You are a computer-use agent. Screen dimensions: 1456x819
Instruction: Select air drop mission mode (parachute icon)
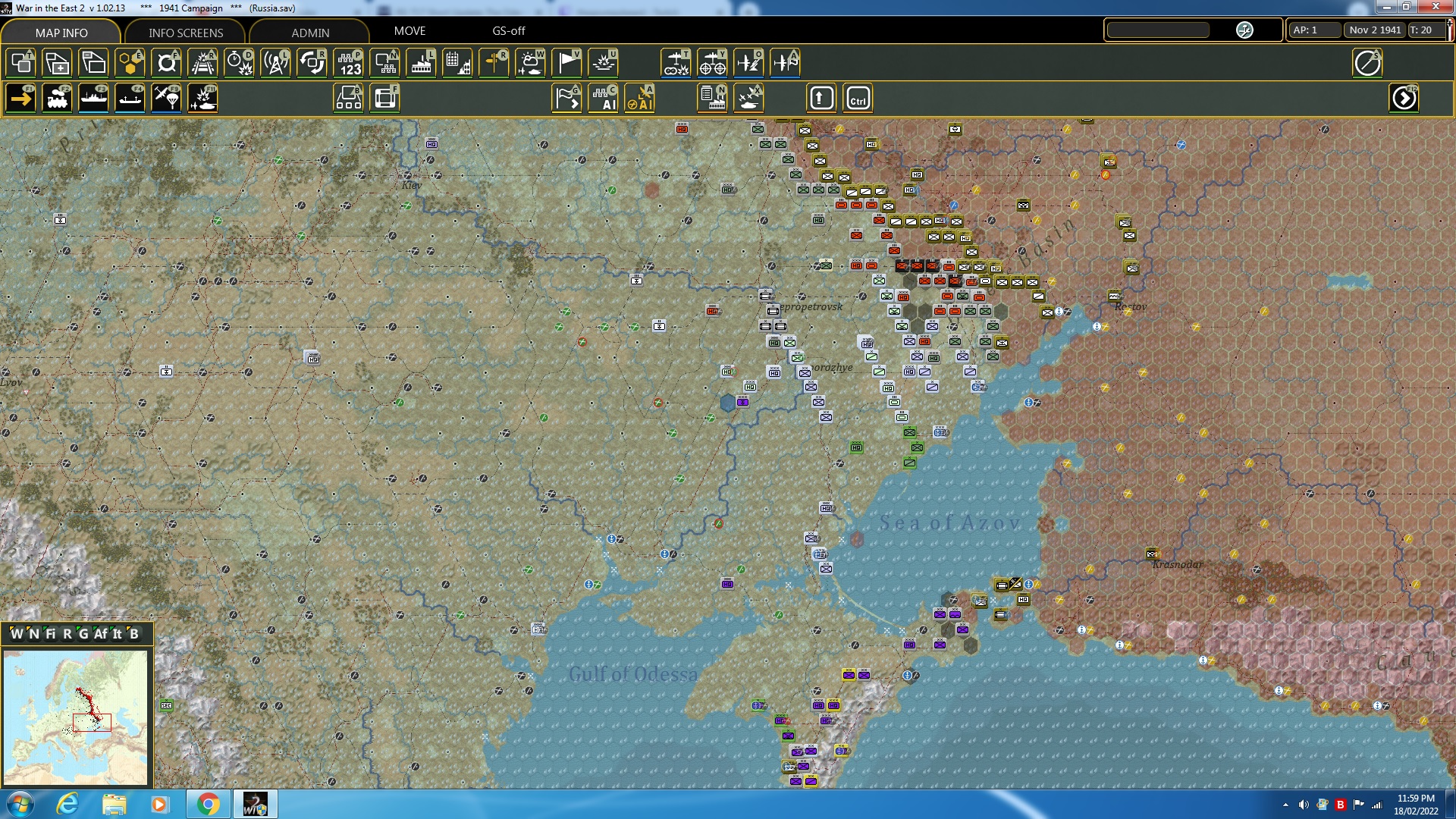click(x=166, y=98)
